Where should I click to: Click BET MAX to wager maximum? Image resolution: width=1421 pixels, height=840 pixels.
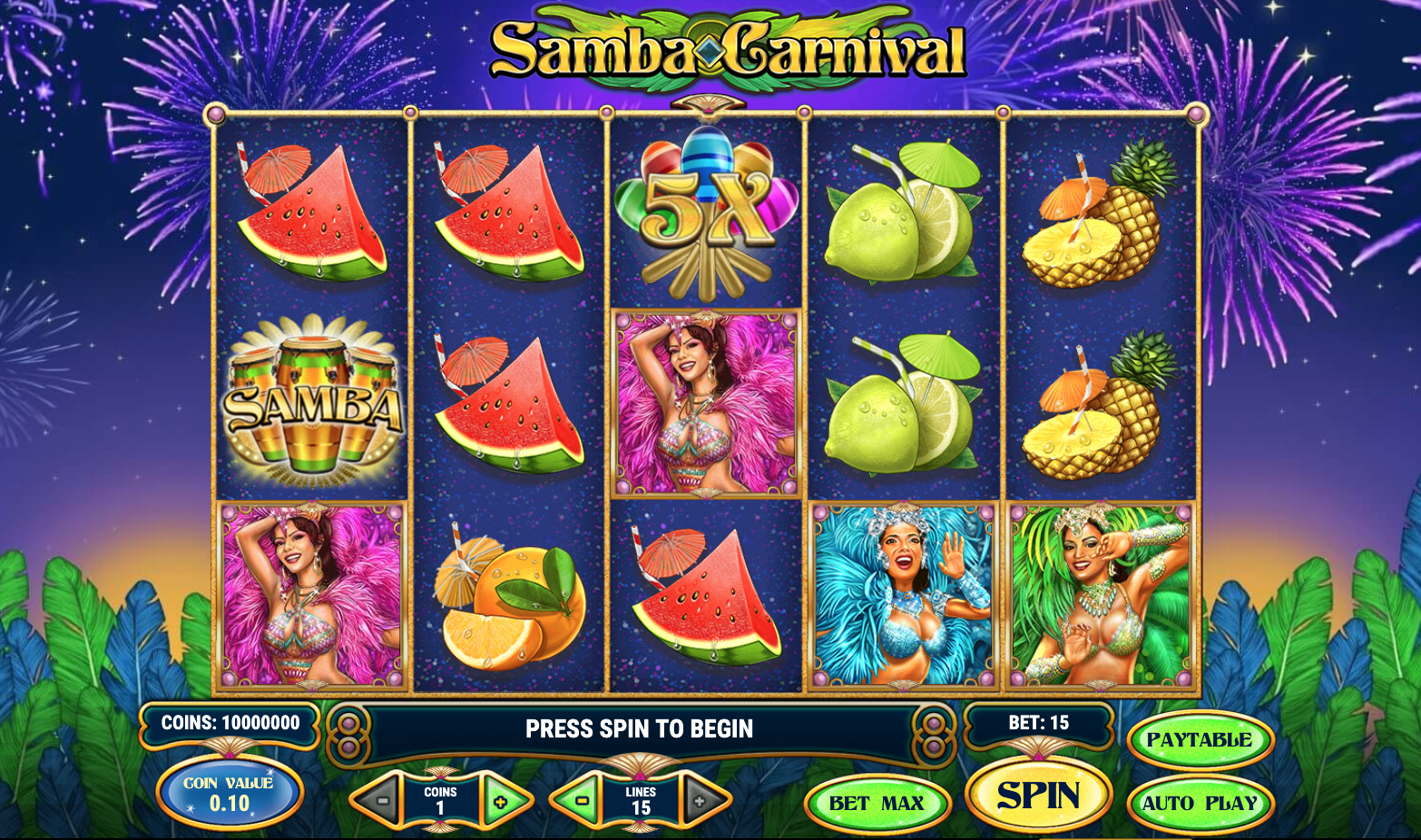pos(877,802)
